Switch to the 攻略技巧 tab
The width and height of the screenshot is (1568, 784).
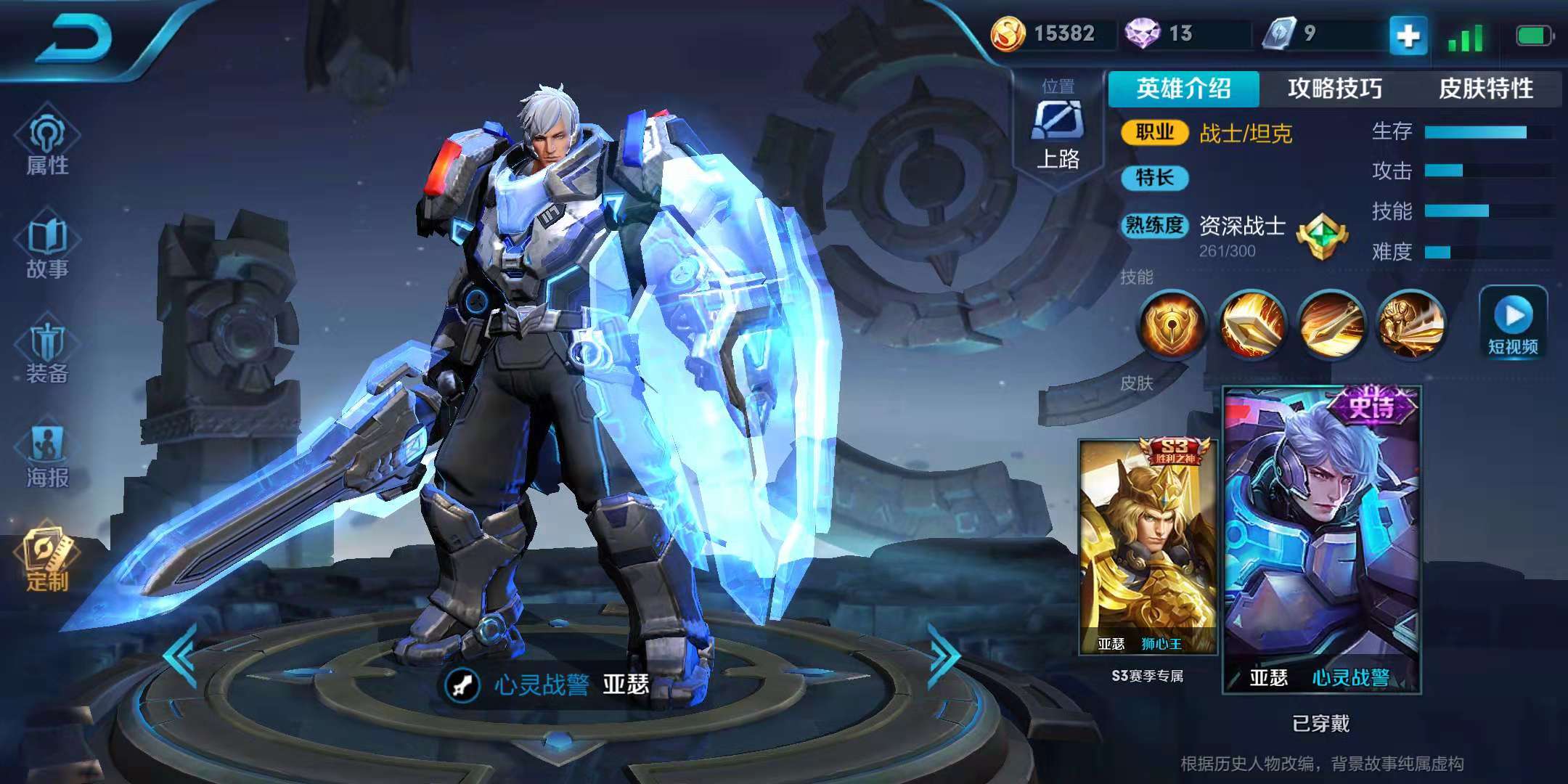click(x=1334, y=89)
